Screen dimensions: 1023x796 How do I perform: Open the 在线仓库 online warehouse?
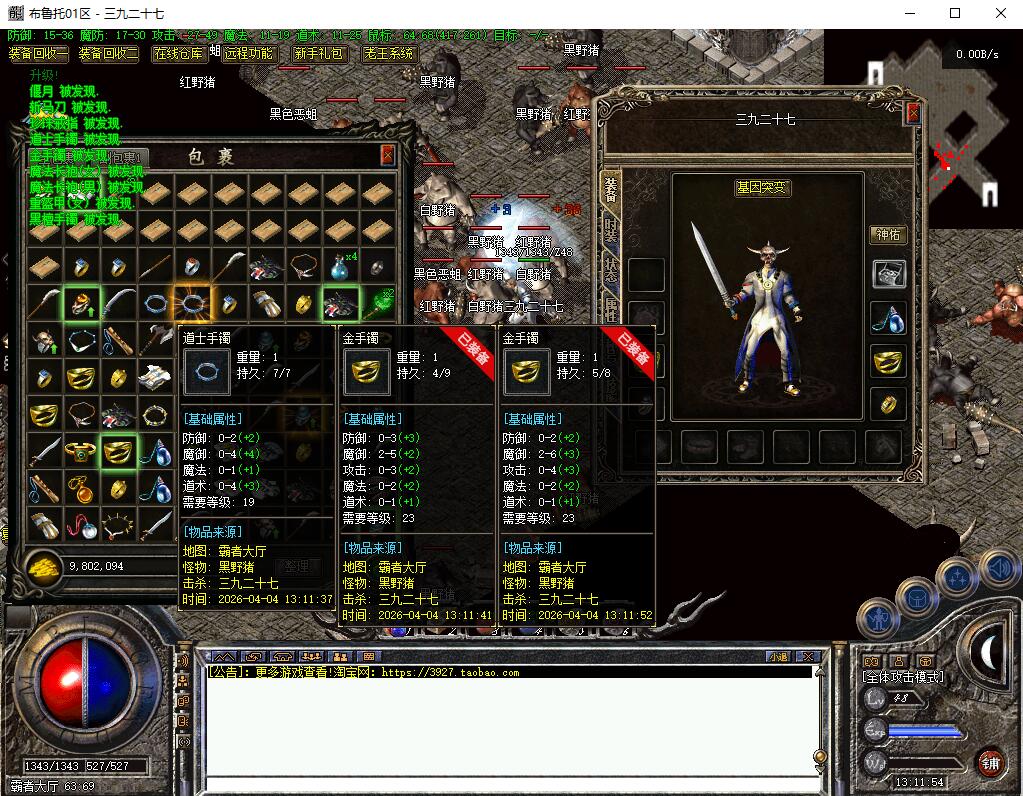pos(179,54)
